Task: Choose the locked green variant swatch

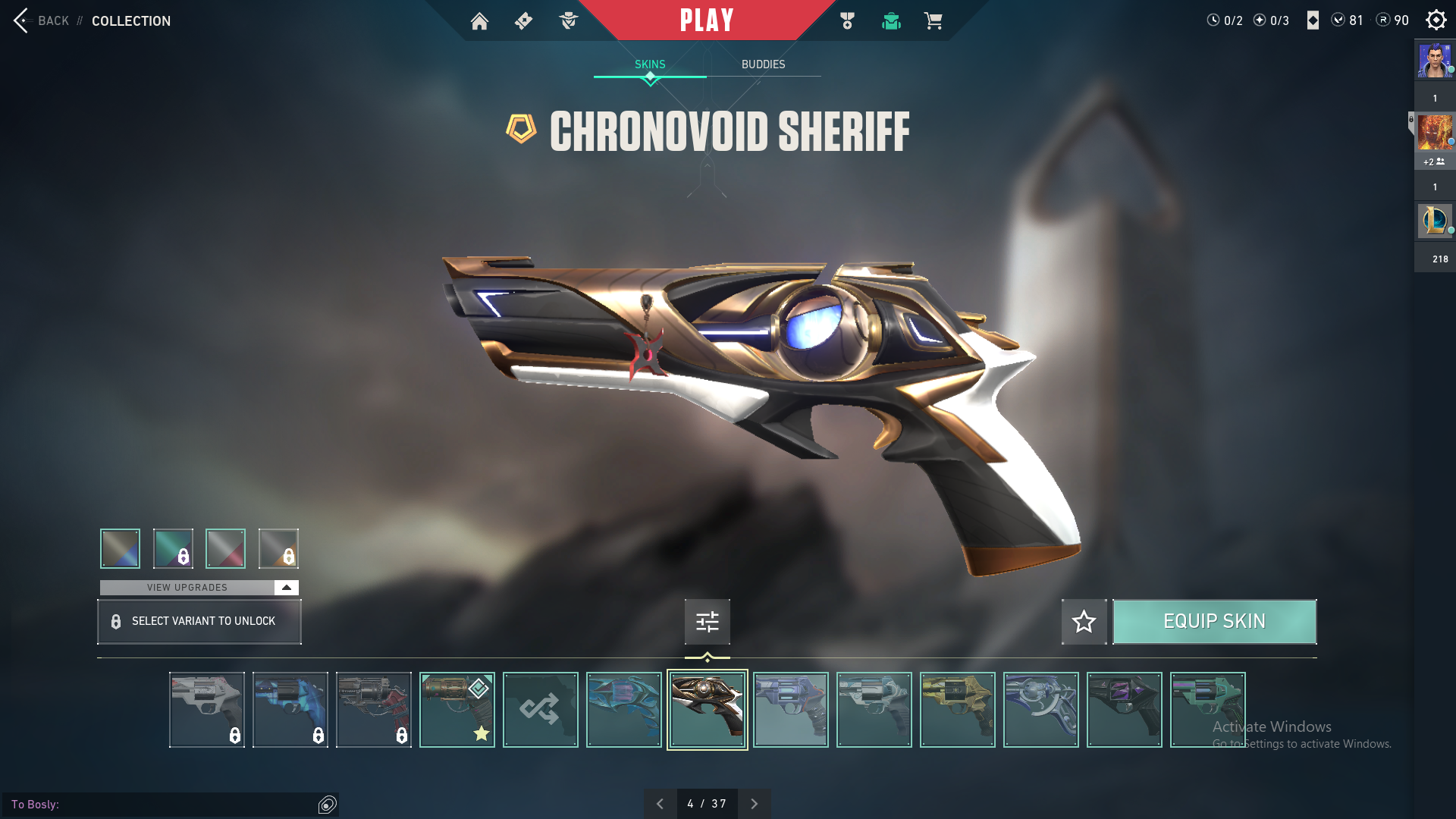Action: click(173, 548)
